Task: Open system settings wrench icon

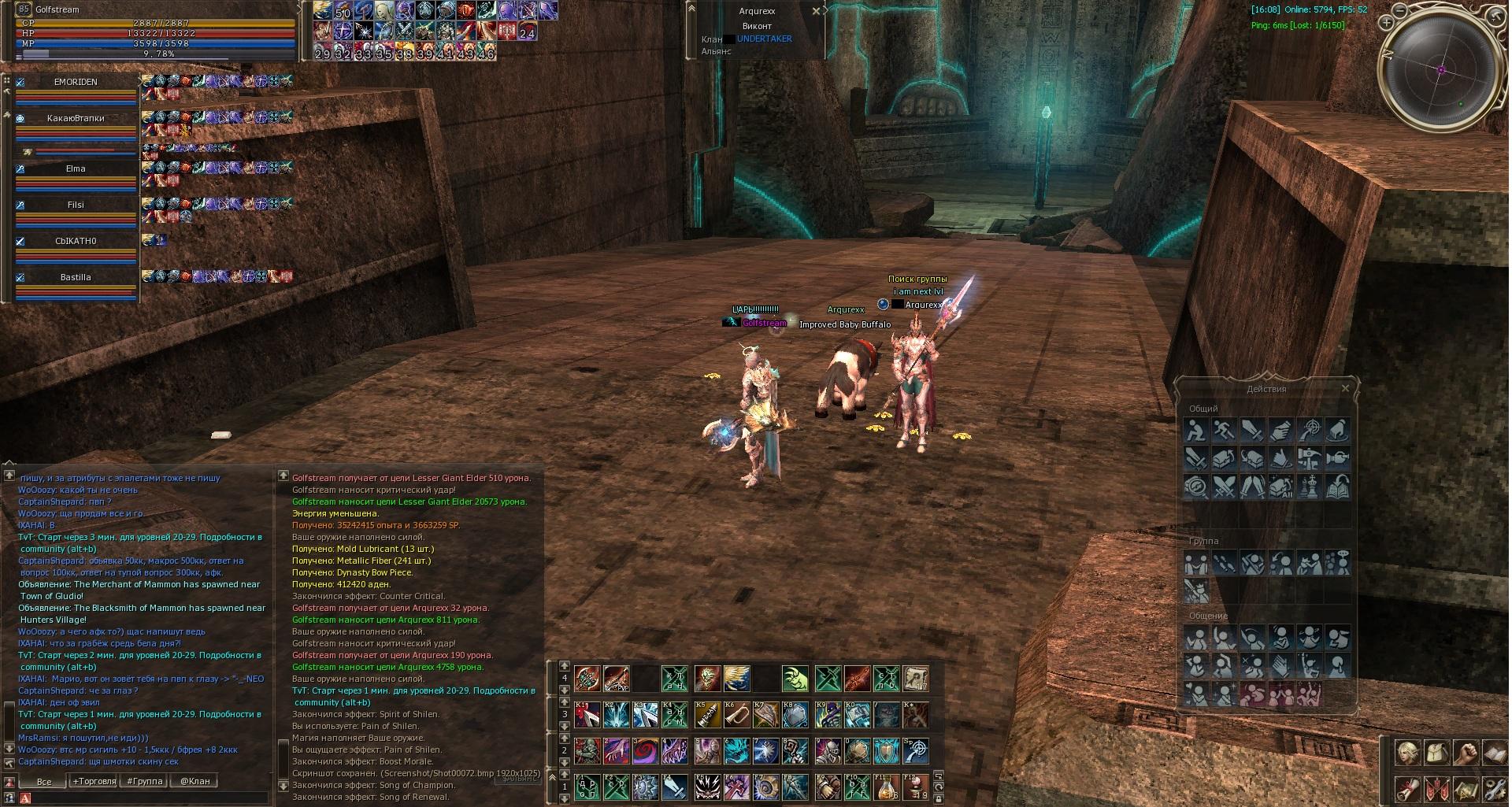Action: point(1494,788)
